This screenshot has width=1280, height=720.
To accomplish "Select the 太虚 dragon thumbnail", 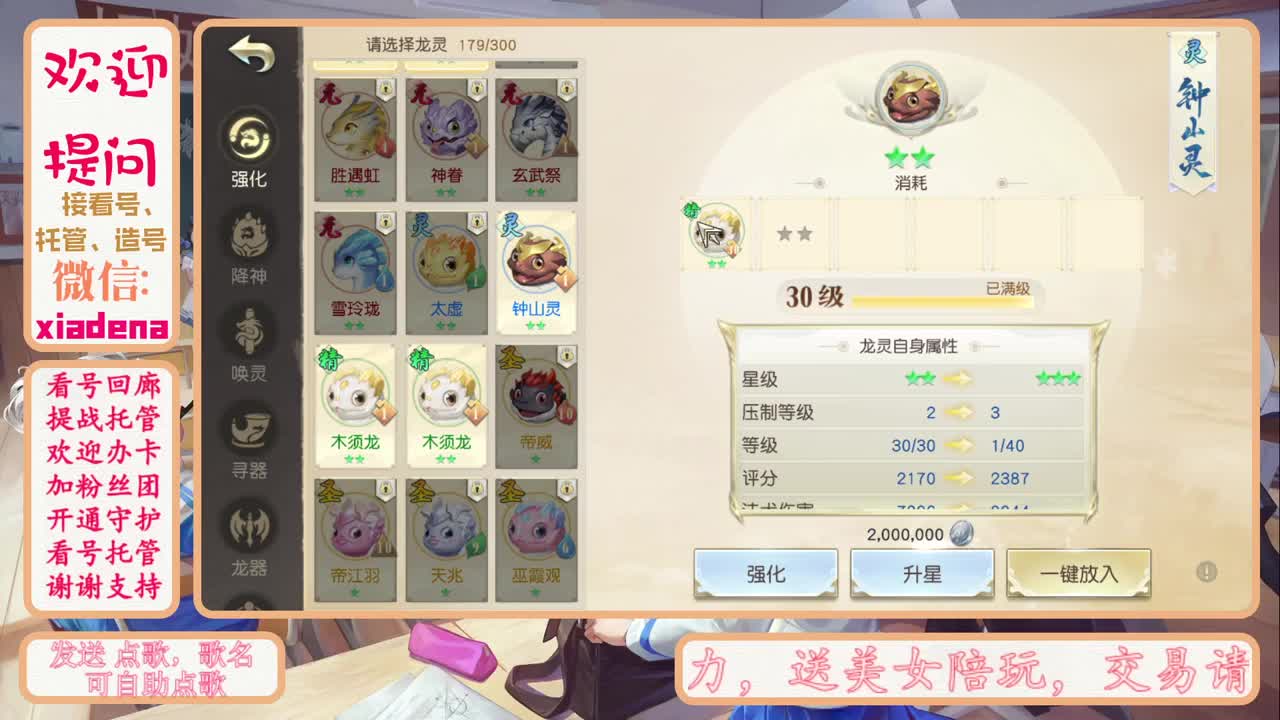I will coord(447,265).
